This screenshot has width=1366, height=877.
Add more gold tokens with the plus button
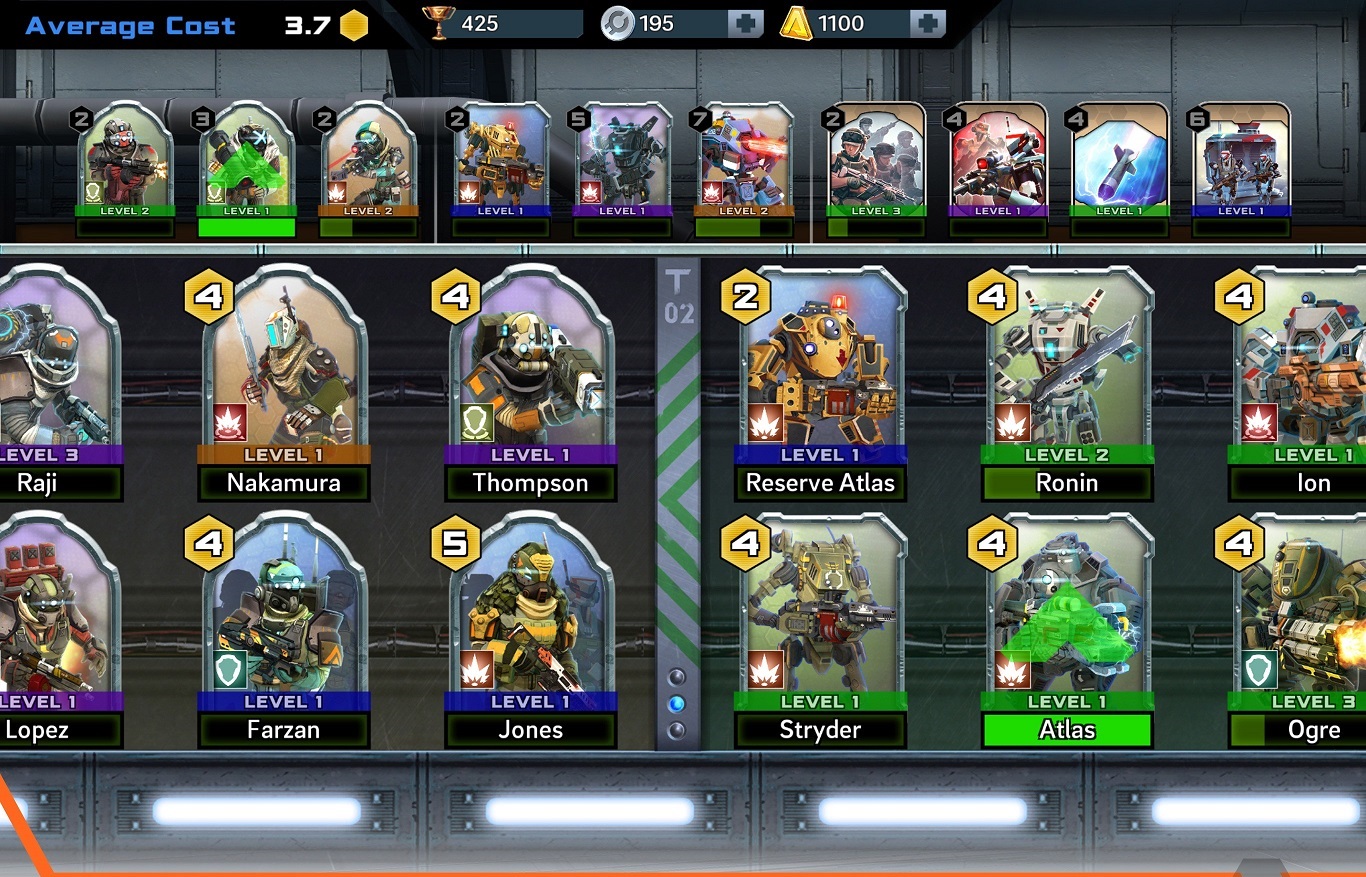pyautogui.click(x=927, y=24)
